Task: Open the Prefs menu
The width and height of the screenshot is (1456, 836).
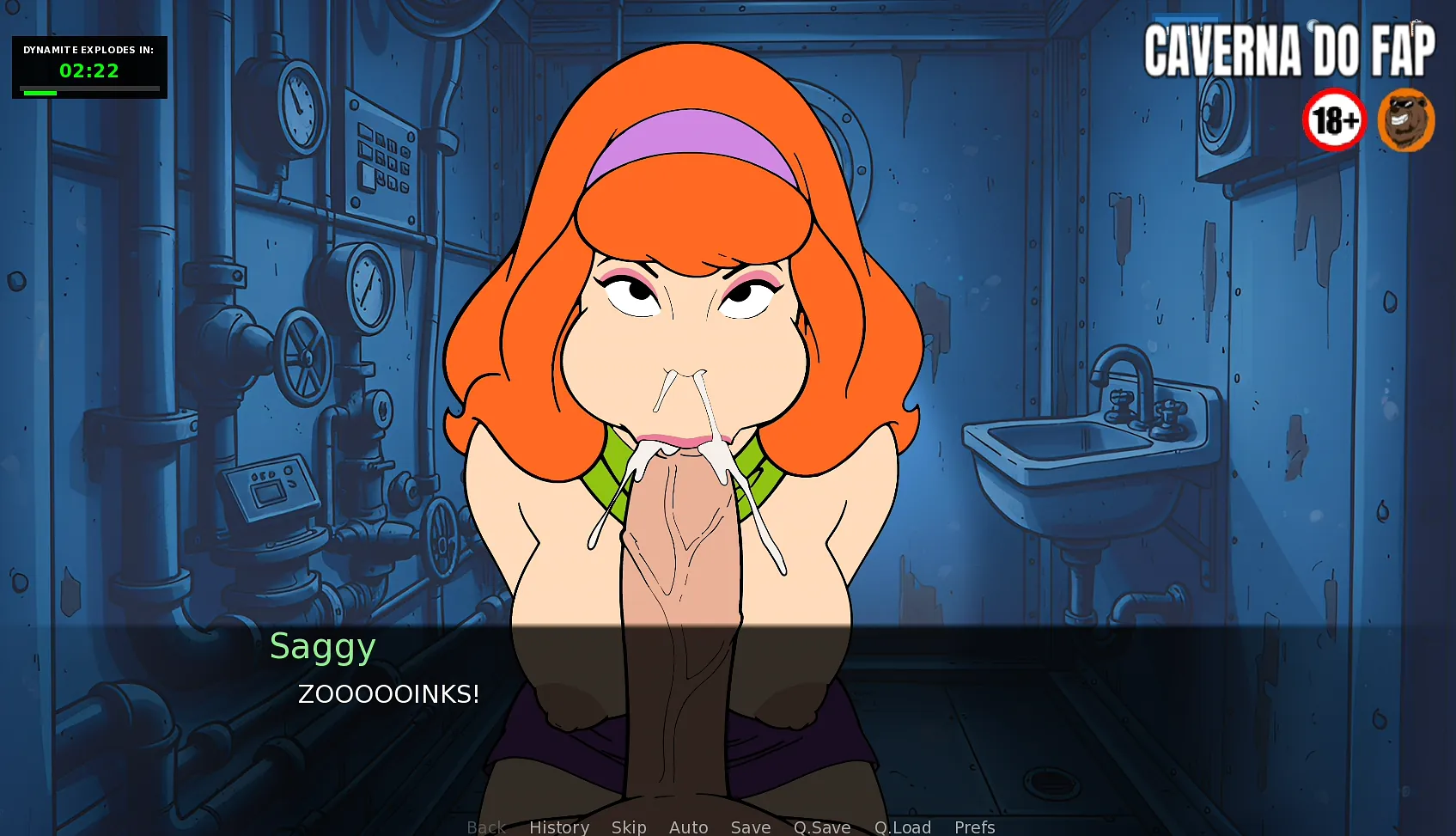Action: (974, 827)
